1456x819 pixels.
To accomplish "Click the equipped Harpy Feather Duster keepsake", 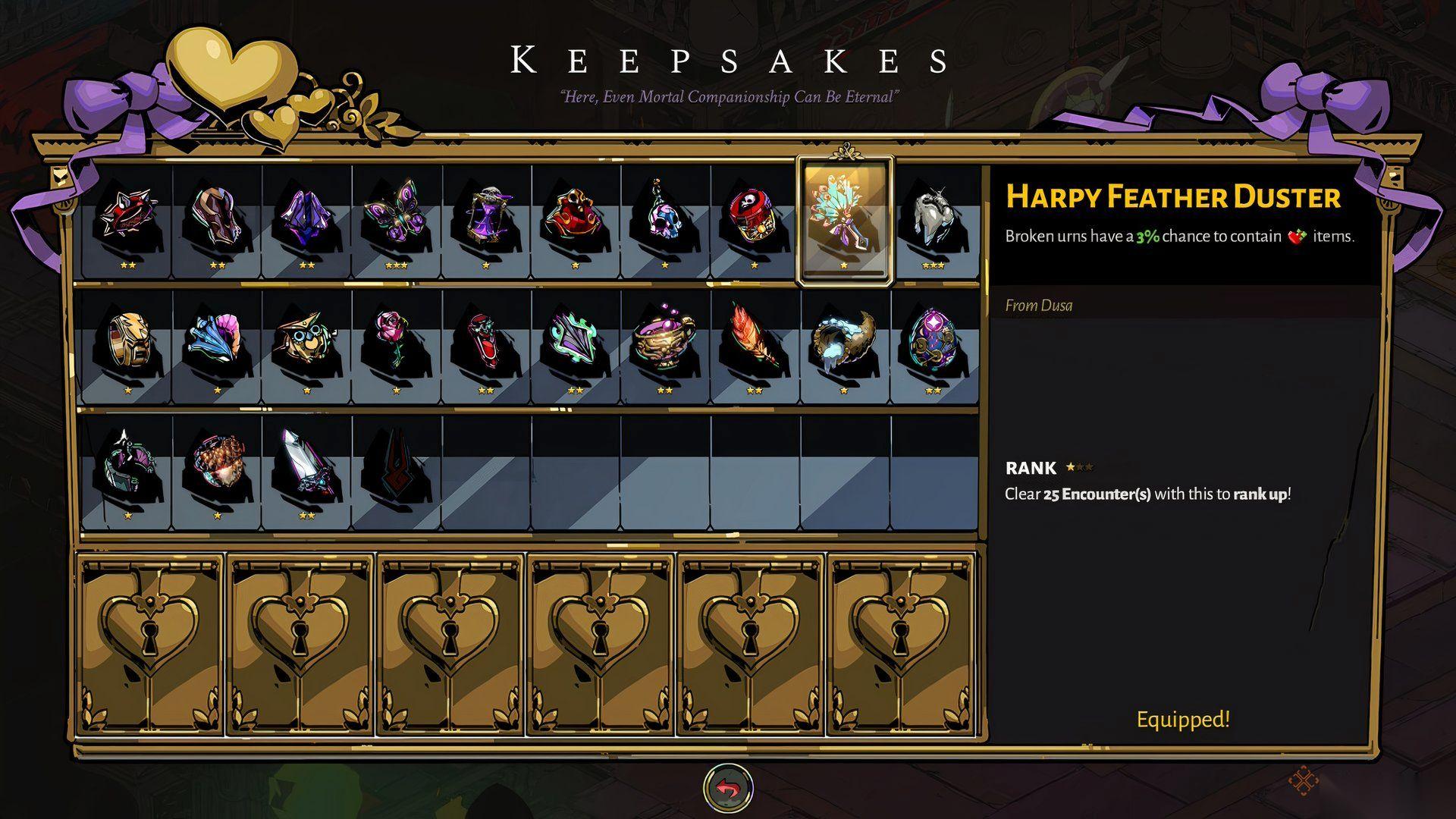I will pyautogui.click(x=844, y=220).
